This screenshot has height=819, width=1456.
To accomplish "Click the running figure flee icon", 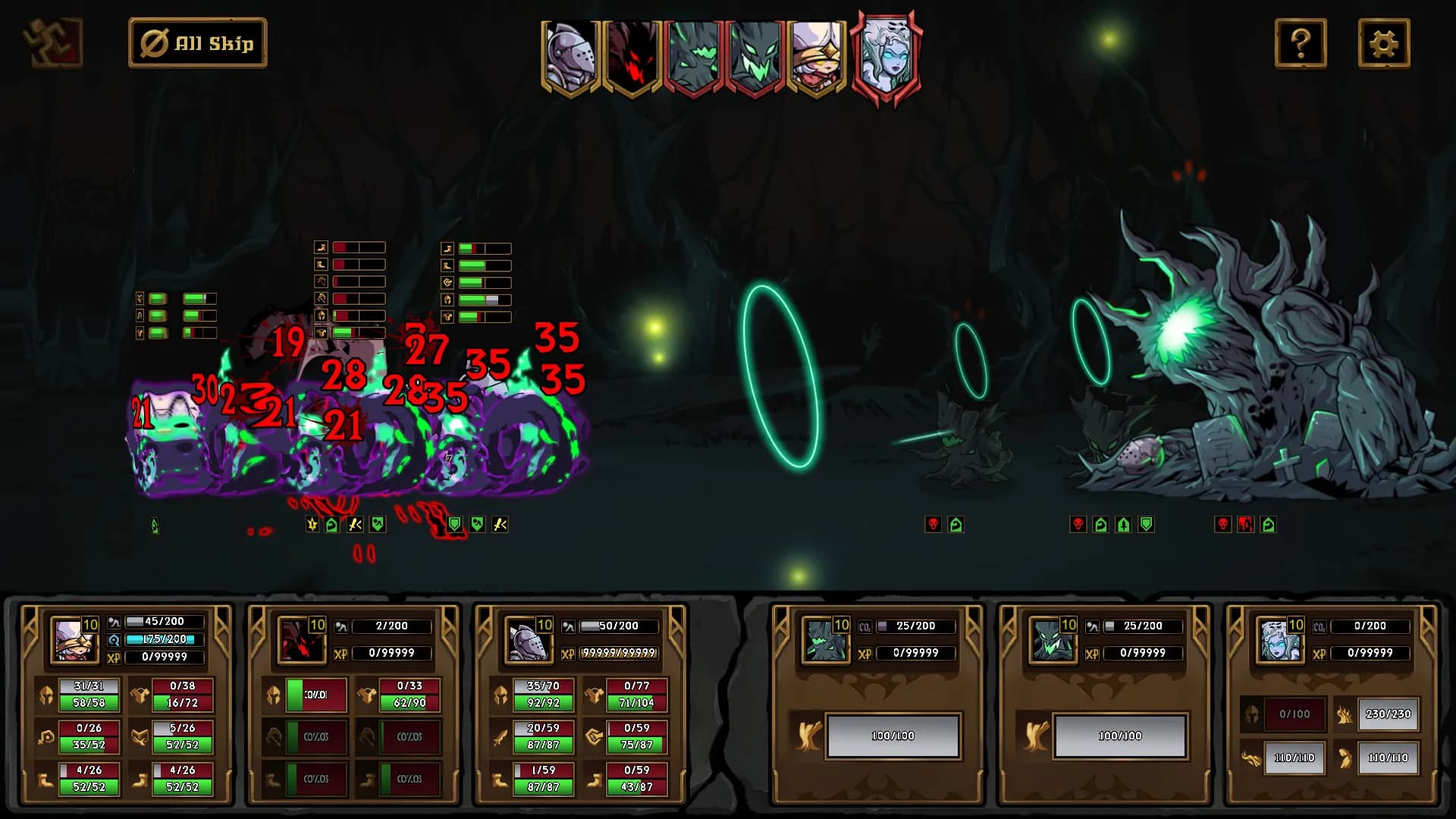I will click(x=53, y=42).
